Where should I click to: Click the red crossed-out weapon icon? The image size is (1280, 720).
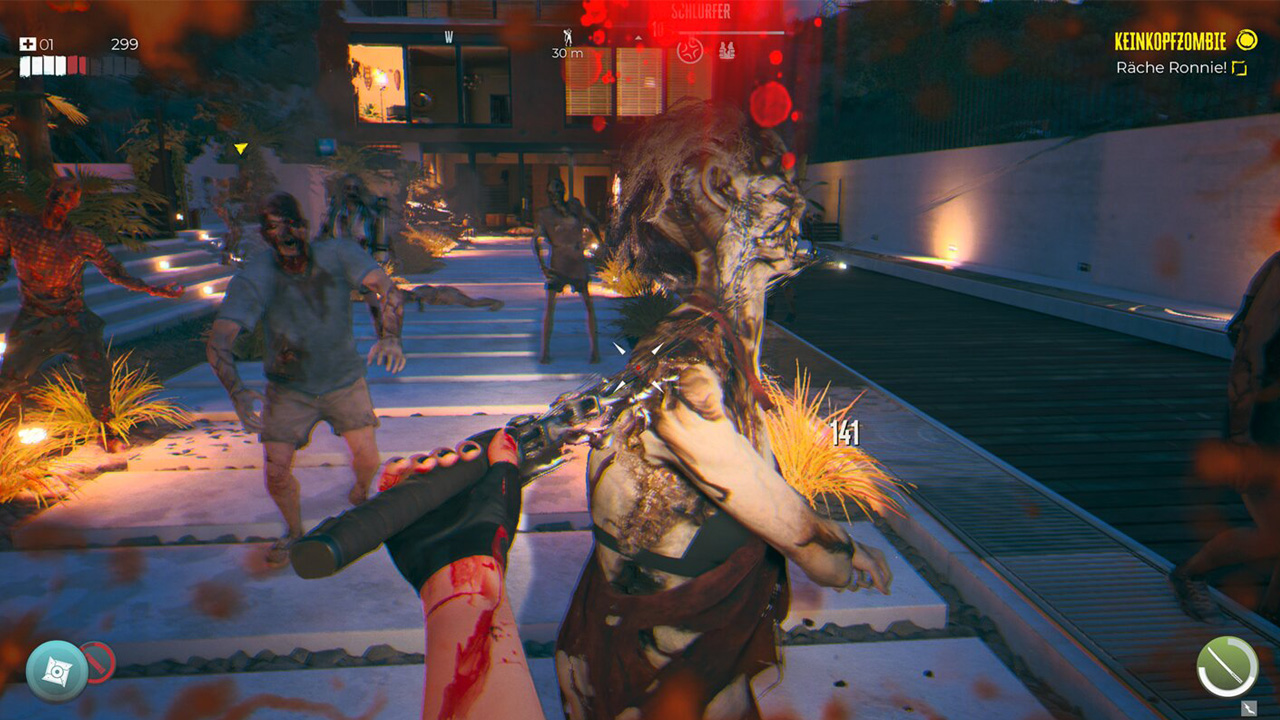point(99,662)
